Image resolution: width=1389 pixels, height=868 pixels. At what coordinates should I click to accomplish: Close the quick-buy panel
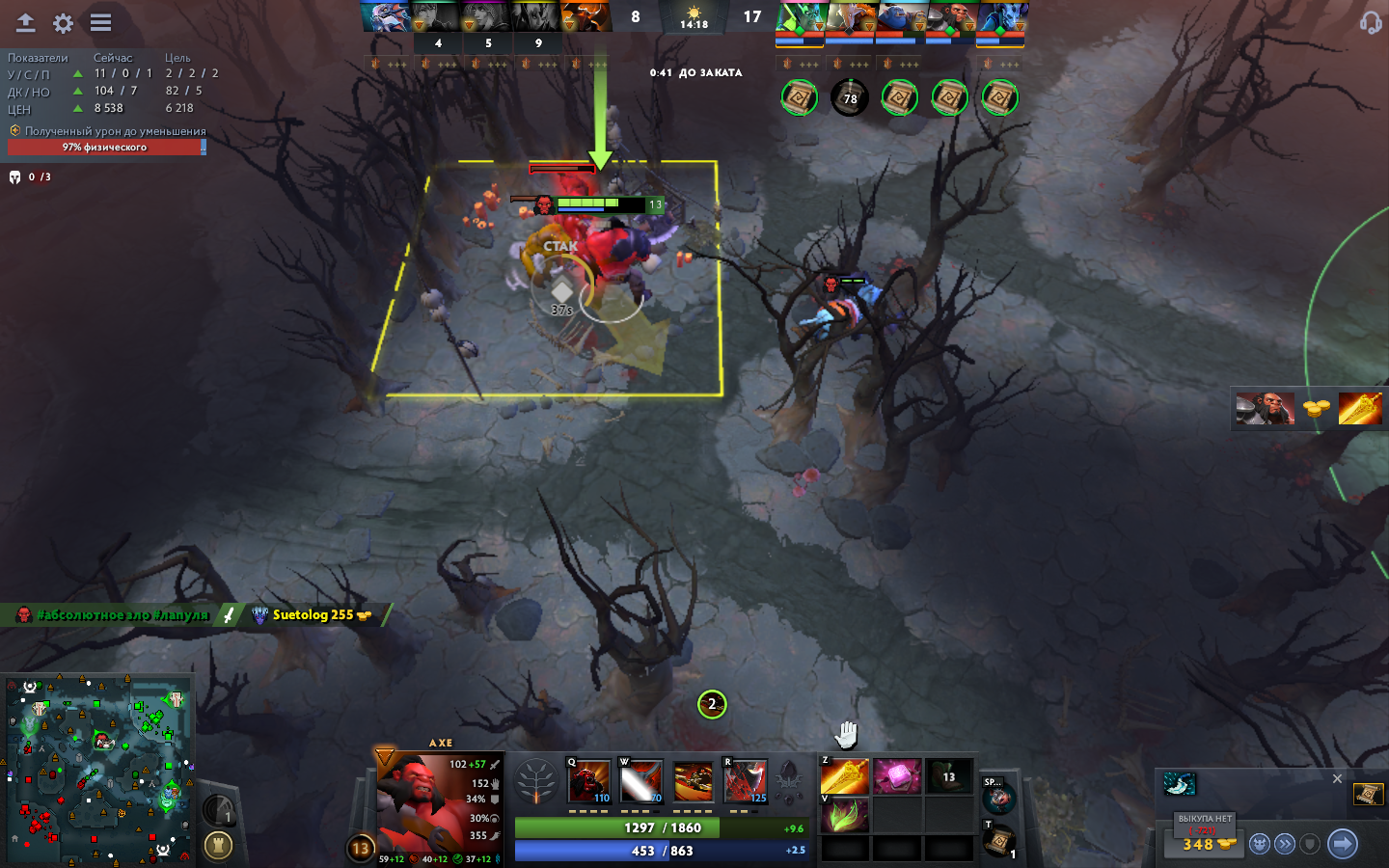pyautogui.click(x=1337, y=778)
